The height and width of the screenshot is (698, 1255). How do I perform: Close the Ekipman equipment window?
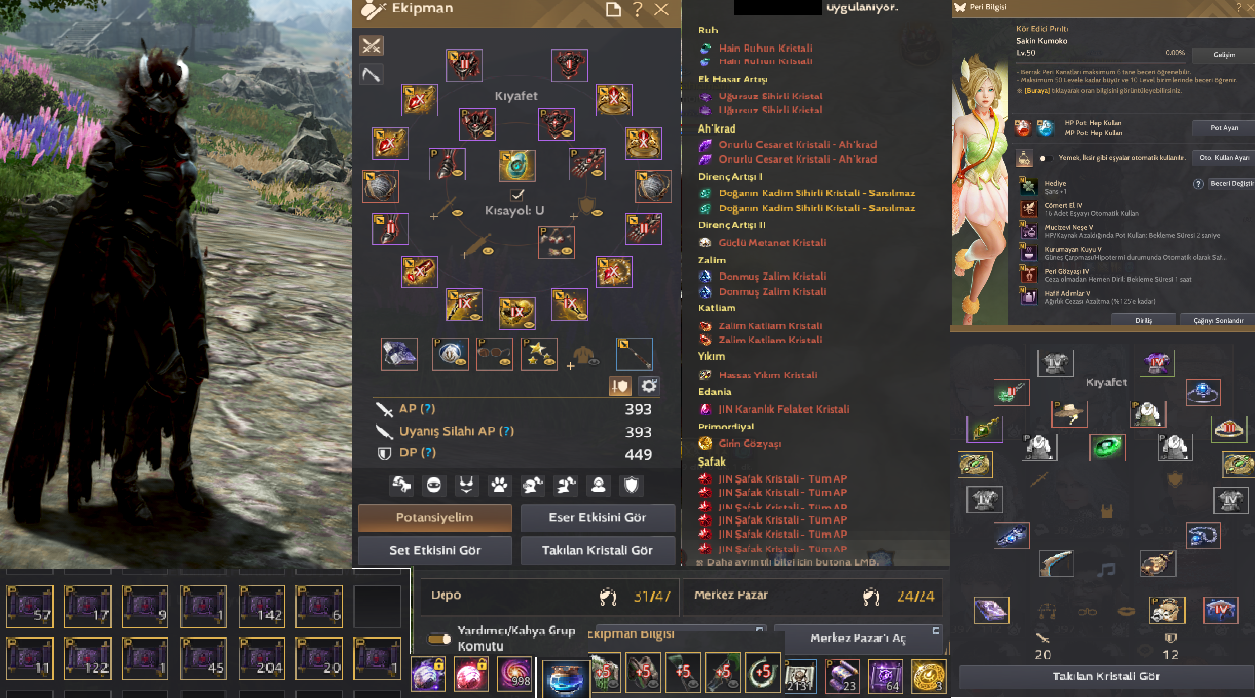click(661, 10)
